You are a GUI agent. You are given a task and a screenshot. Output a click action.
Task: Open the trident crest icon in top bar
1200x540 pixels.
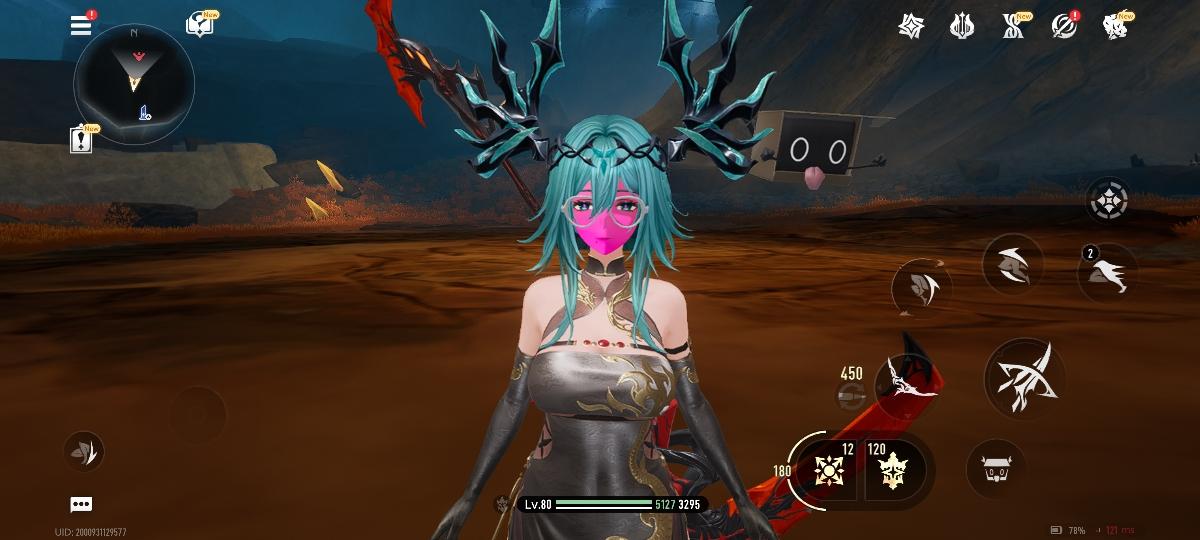[962, 26]
